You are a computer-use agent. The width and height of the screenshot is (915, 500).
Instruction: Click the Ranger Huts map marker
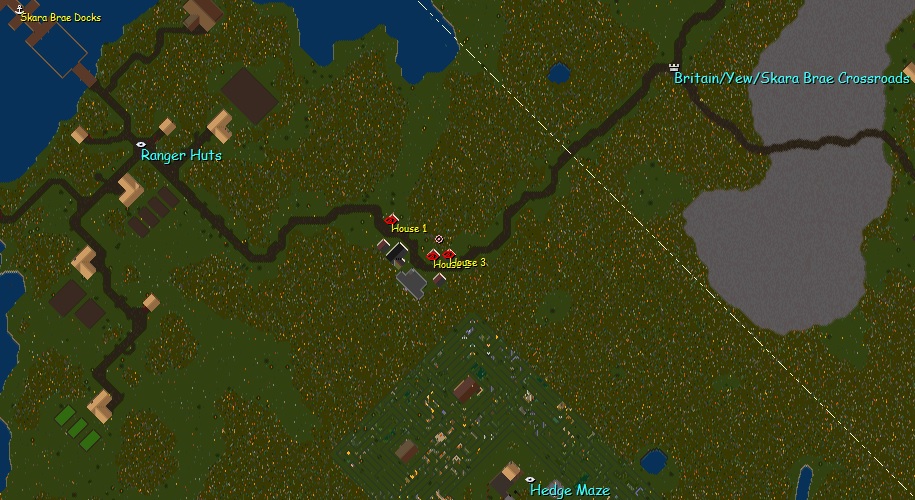pyautogui.click(x=141, y=144)
